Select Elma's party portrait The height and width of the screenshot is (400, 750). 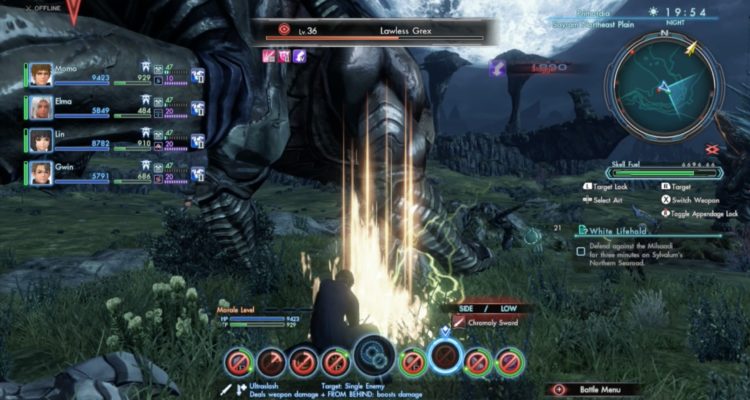(41, 107)
